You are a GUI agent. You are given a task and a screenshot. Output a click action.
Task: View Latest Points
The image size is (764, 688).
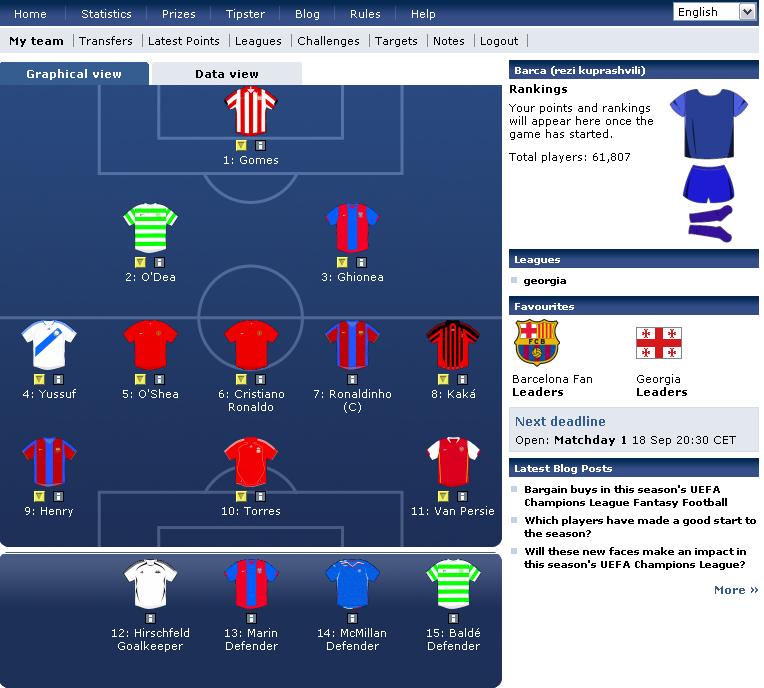[x=184, y=41]
